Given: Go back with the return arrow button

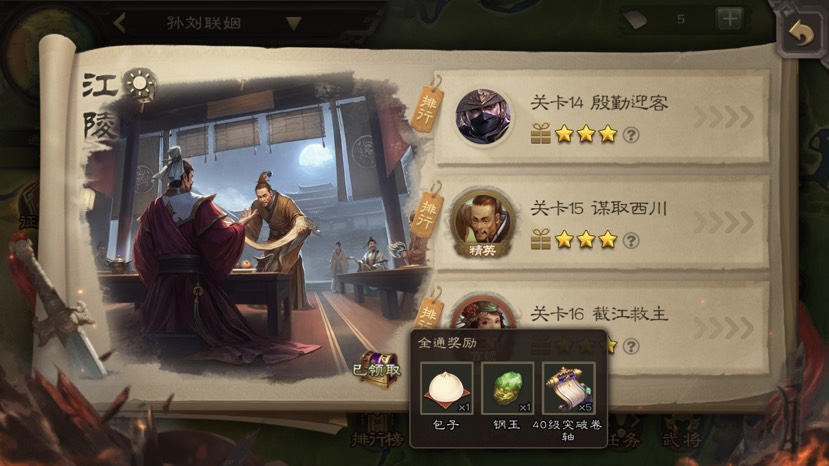Looking at the screenshot, I should (x=801, y=31).
